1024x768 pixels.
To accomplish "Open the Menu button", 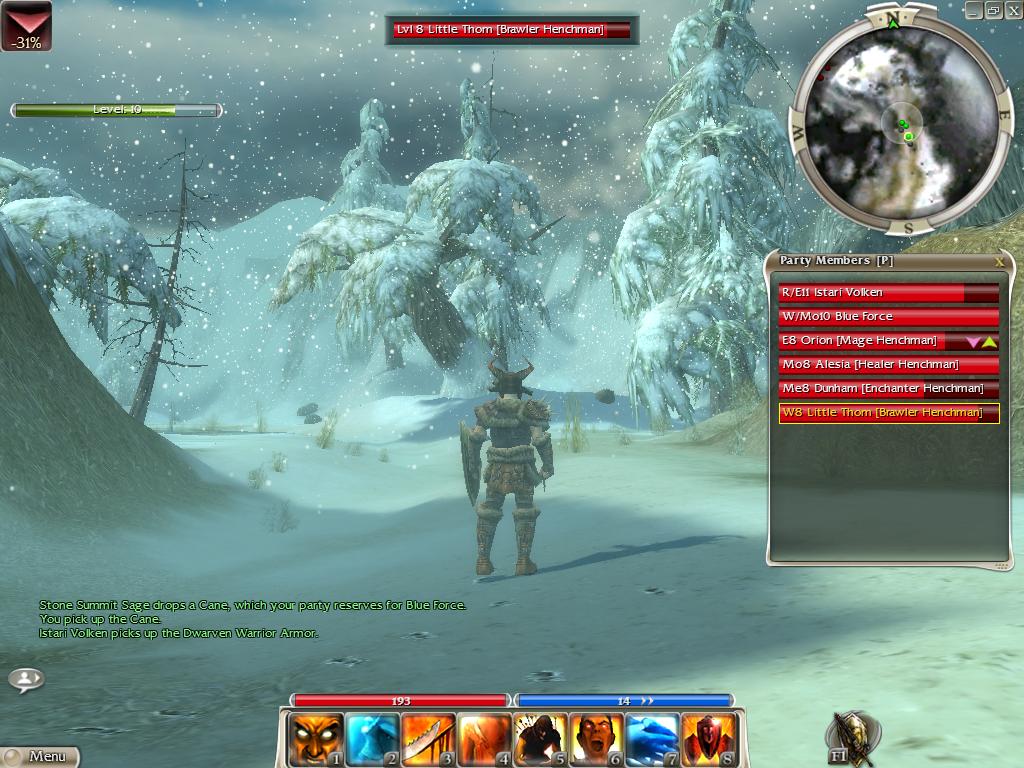I will click(x=40, y=756).
